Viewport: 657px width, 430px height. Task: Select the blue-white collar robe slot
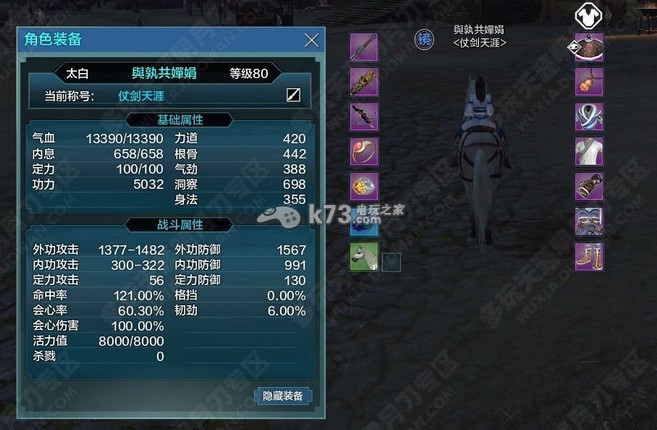pyautogui.click(x=589, y=117)
